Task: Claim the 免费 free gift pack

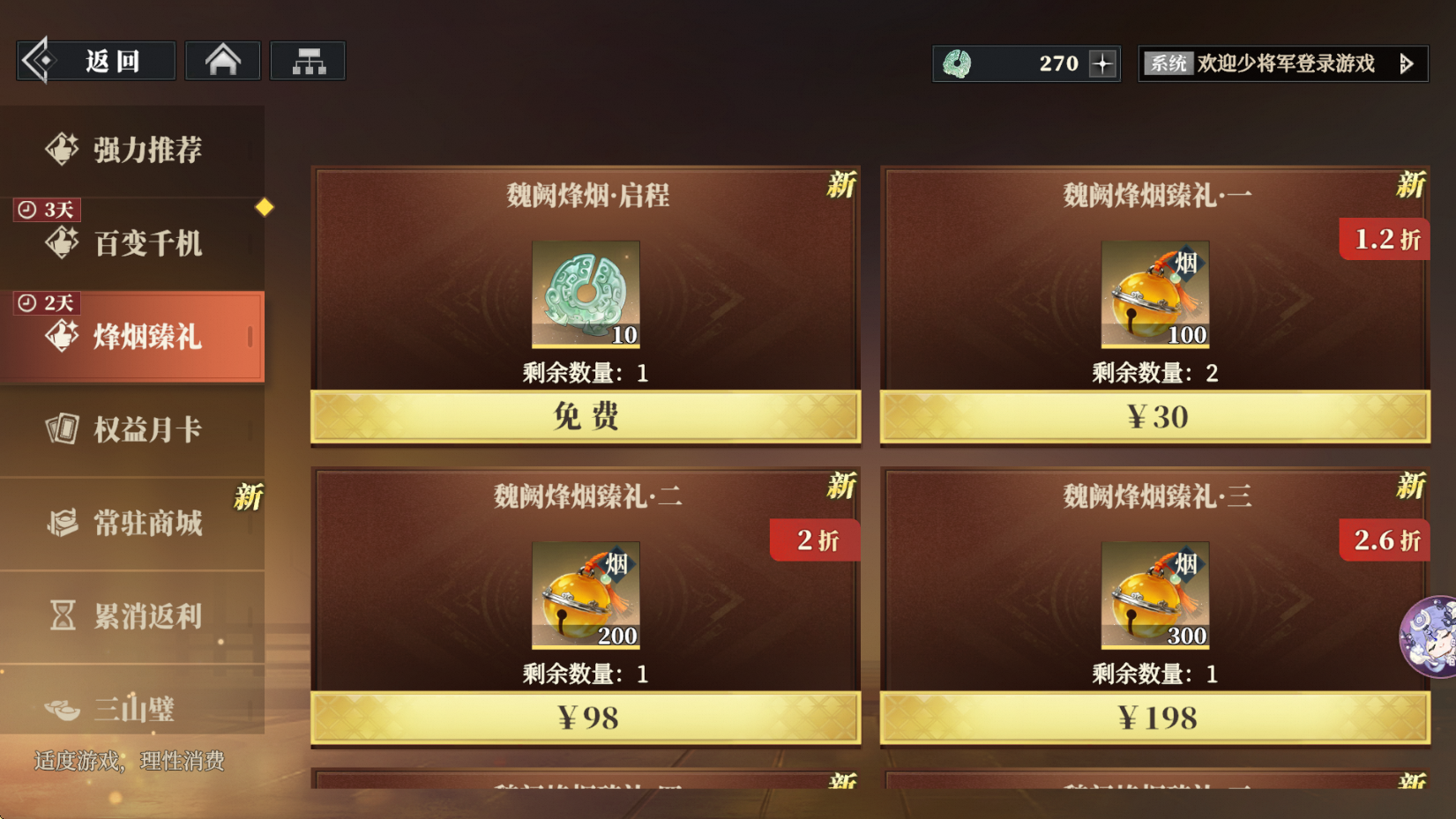Action: point(586,416)
